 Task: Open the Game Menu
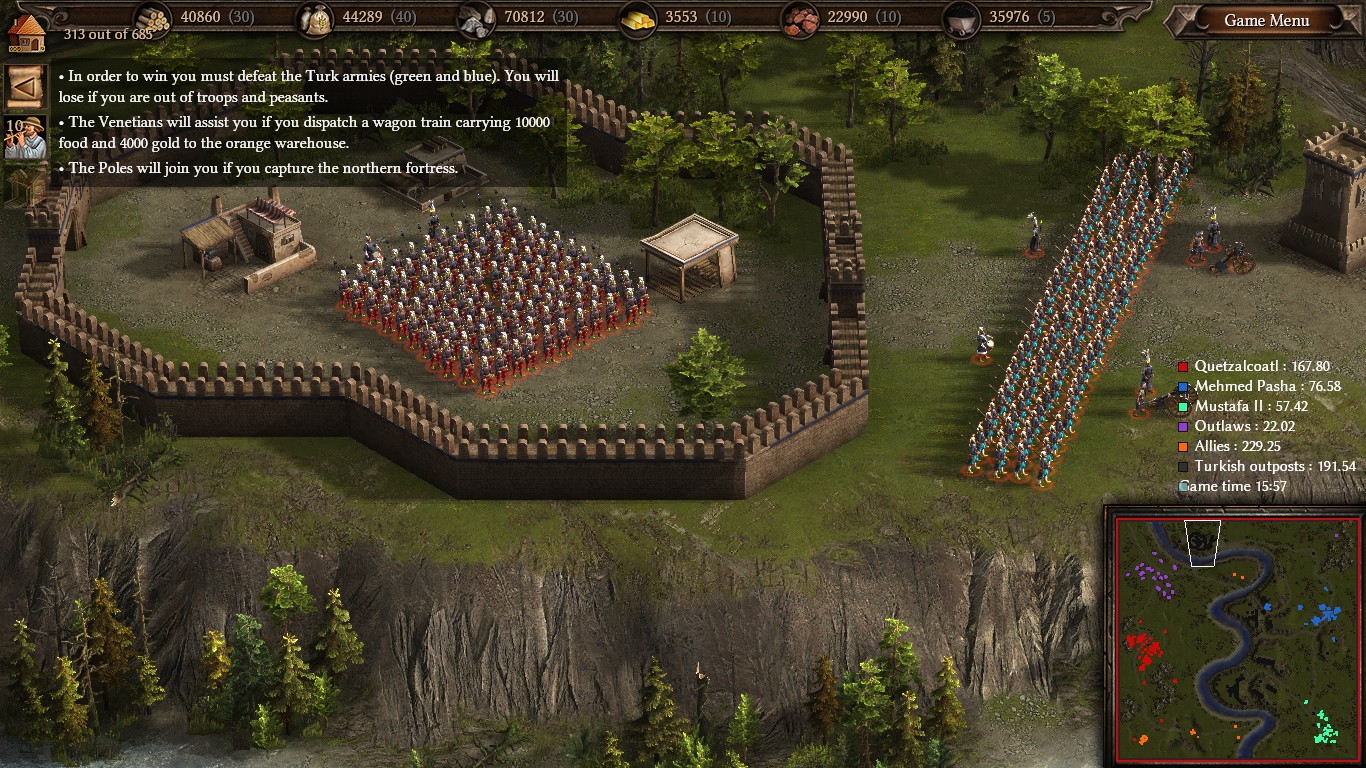click(x=1267, y=21)
